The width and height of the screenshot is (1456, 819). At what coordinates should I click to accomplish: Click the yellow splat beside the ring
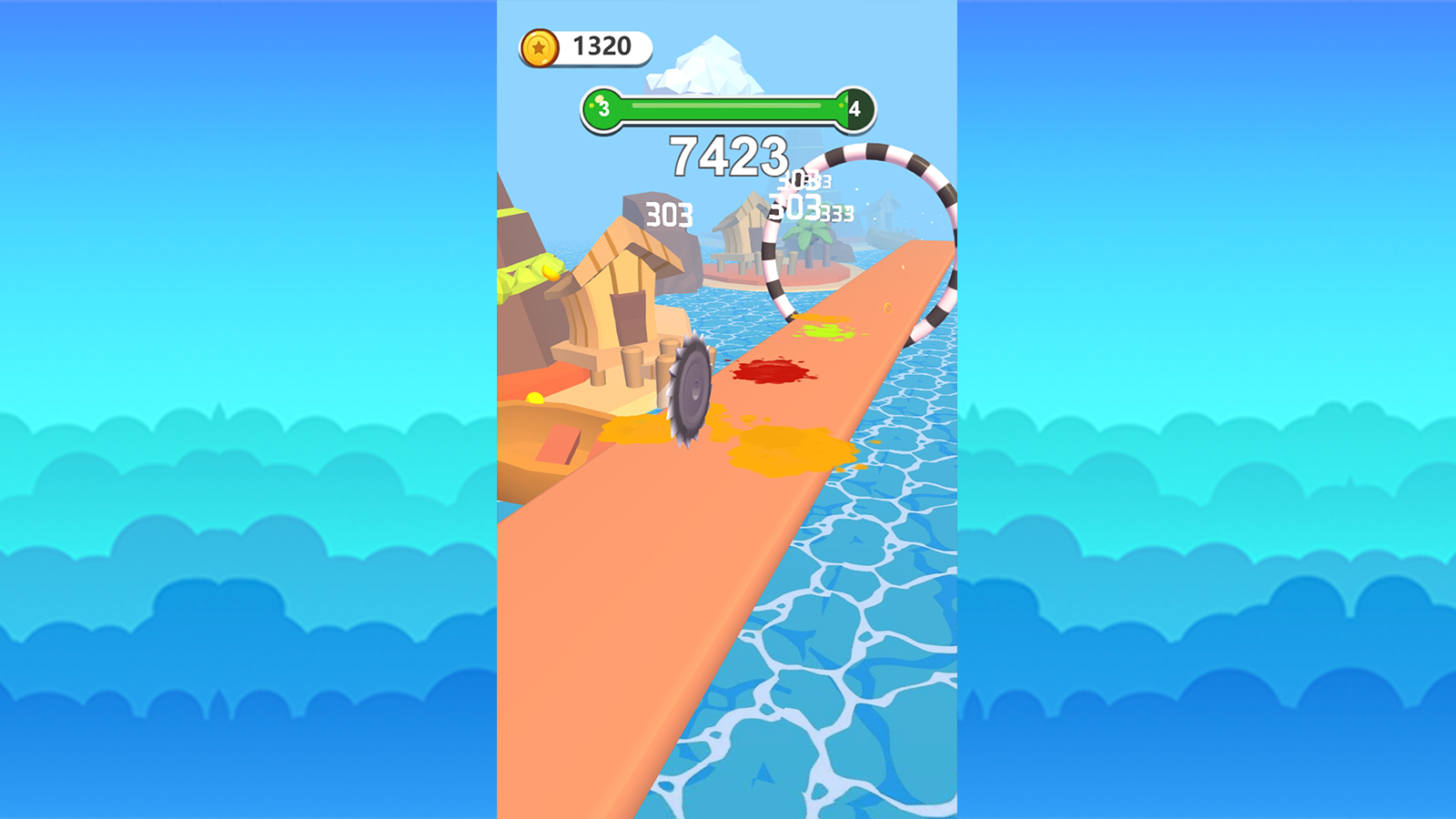(x=828, y=332)
